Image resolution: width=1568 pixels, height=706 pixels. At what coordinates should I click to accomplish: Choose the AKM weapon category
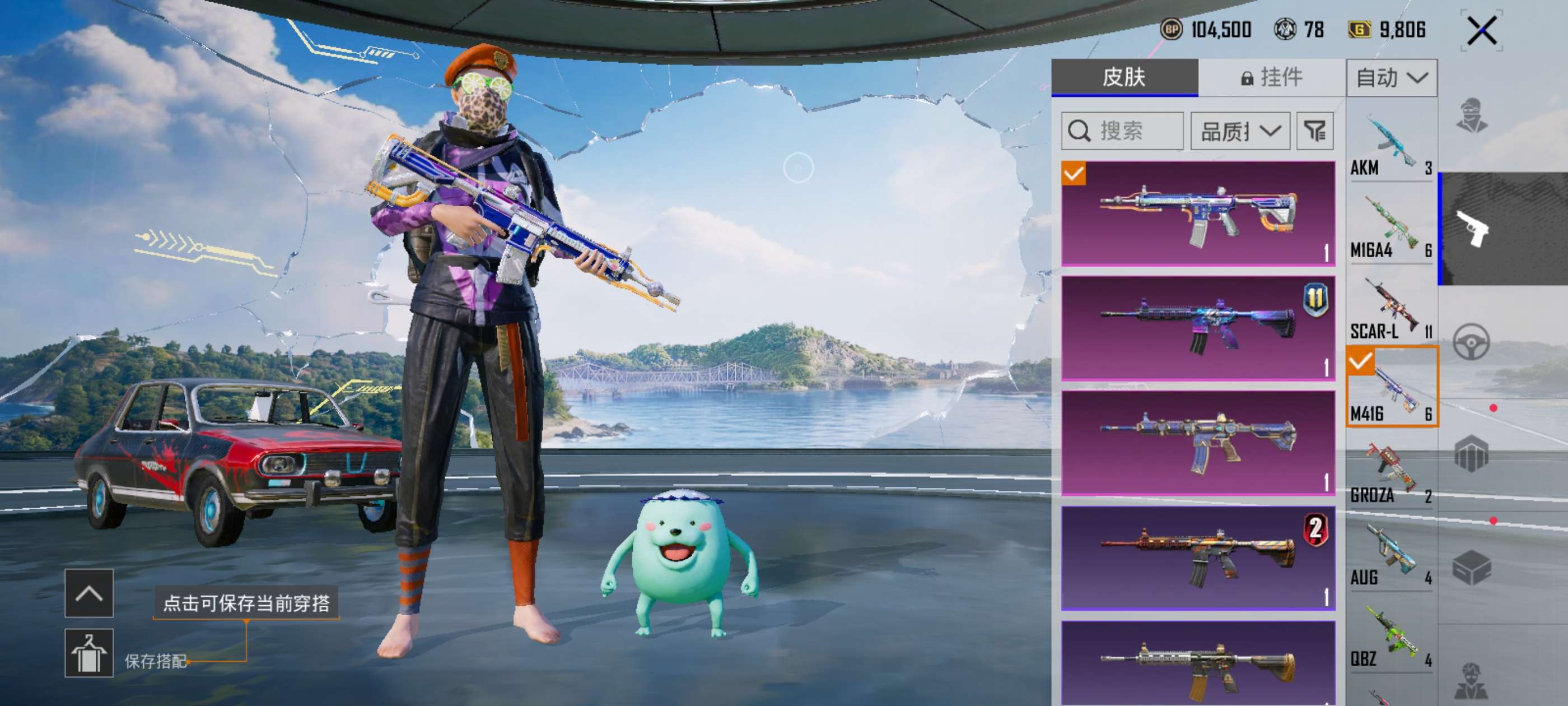(x=1391, y=146)
